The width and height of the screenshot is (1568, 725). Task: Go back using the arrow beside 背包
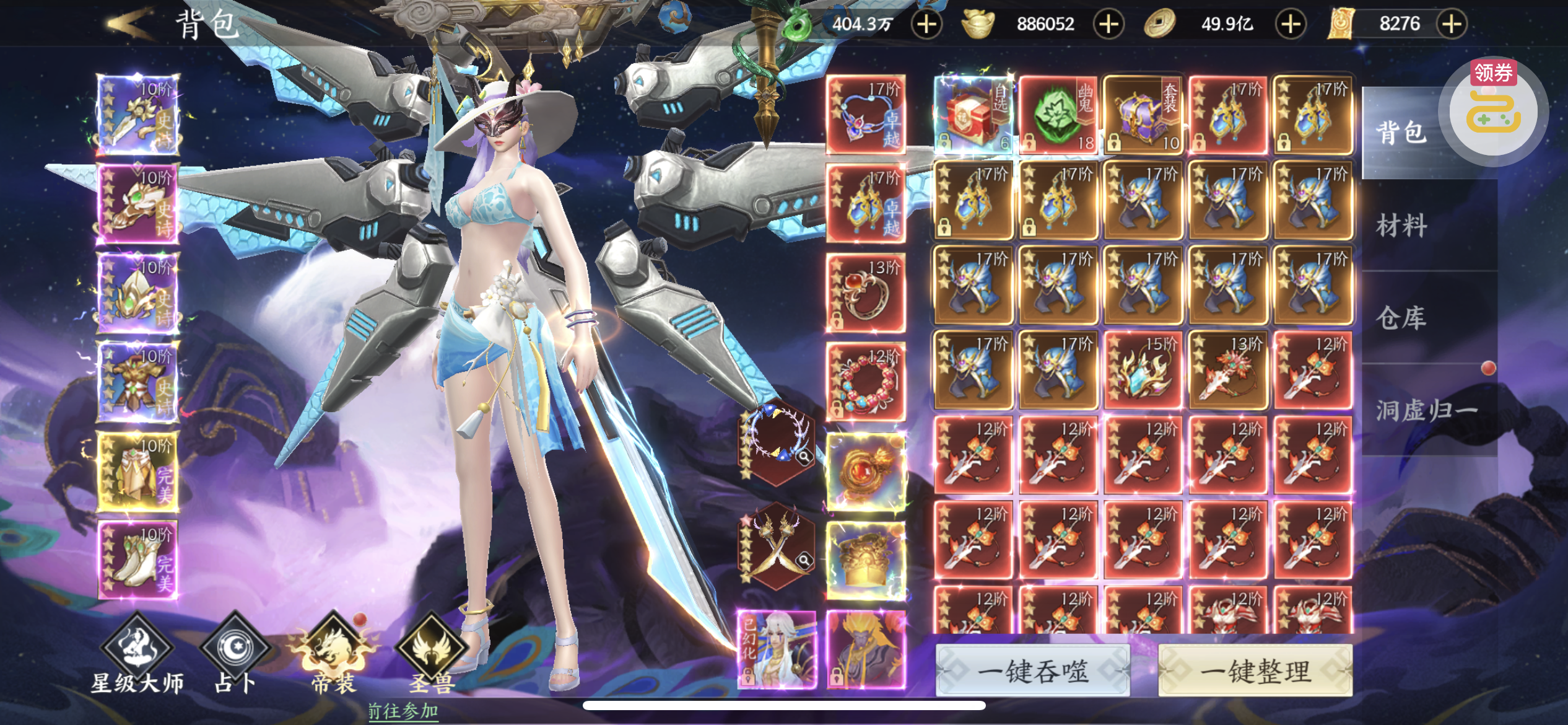pos(129,25)
